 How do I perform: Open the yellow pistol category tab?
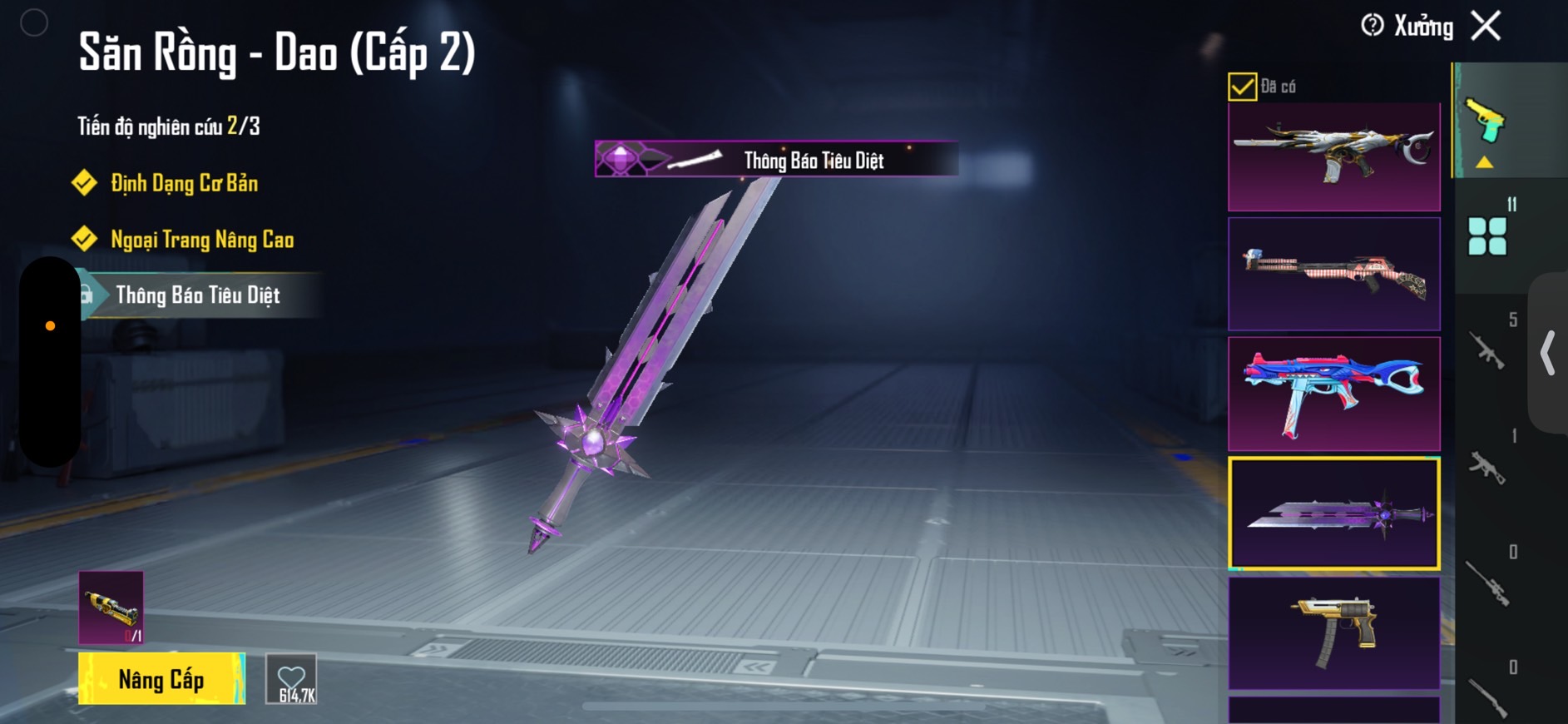1486,123
